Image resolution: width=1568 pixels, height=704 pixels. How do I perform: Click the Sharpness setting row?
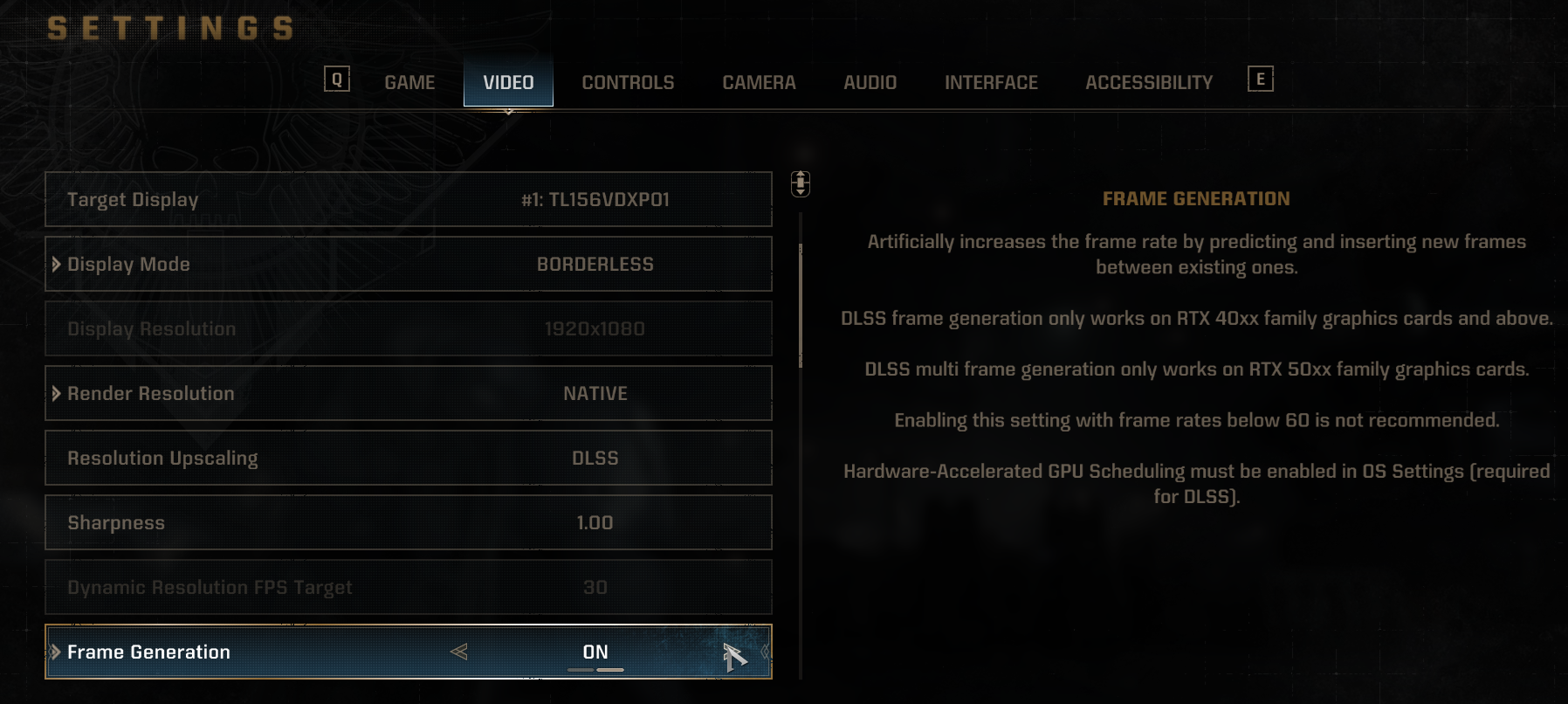click(409, 523)
